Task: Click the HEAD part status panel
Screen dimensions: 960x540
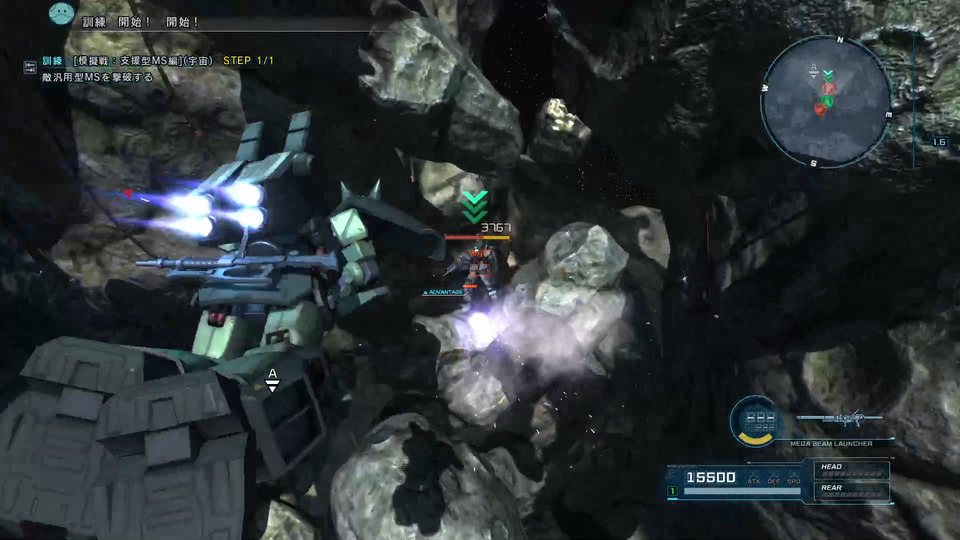Action: pos(851,468)
